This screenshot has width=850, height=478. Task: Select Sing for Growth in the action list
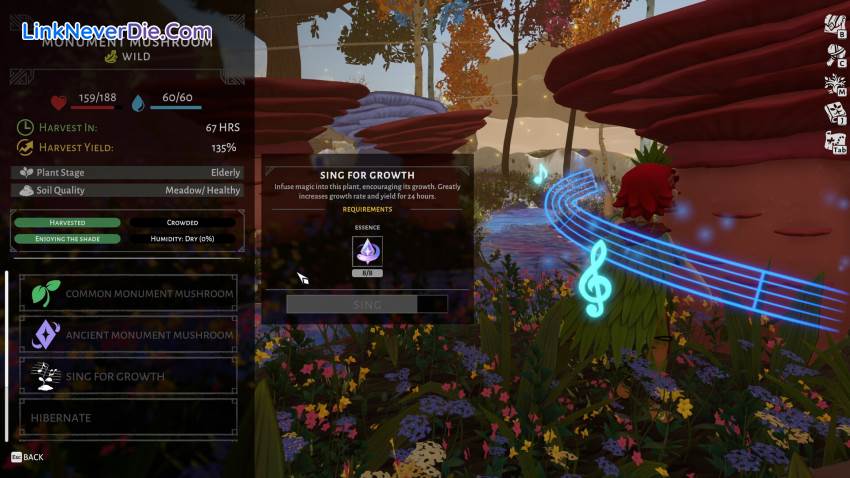(129, 376)
